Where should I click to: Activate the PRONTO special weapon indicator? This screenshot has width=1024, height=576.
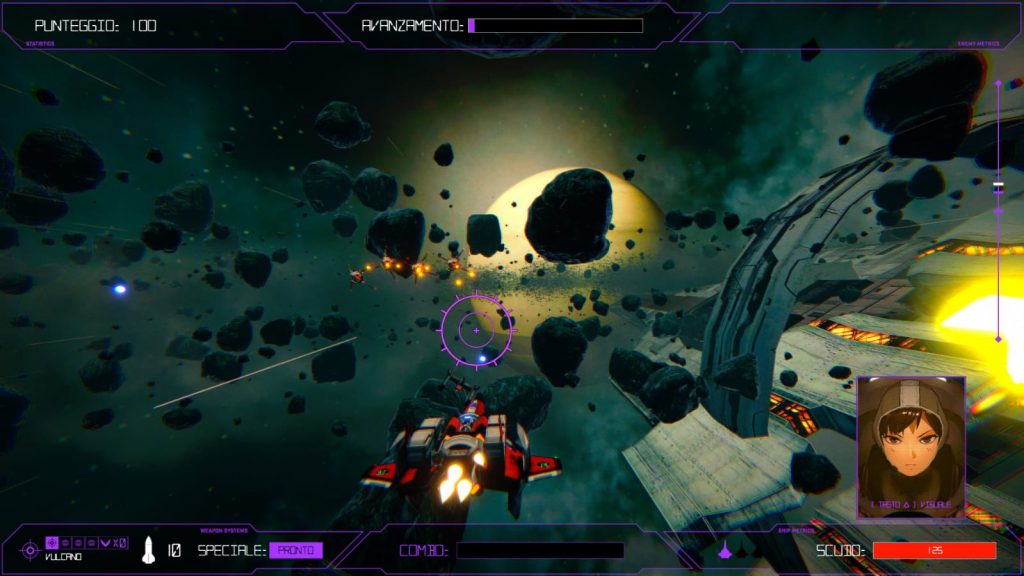pos(296,550)
